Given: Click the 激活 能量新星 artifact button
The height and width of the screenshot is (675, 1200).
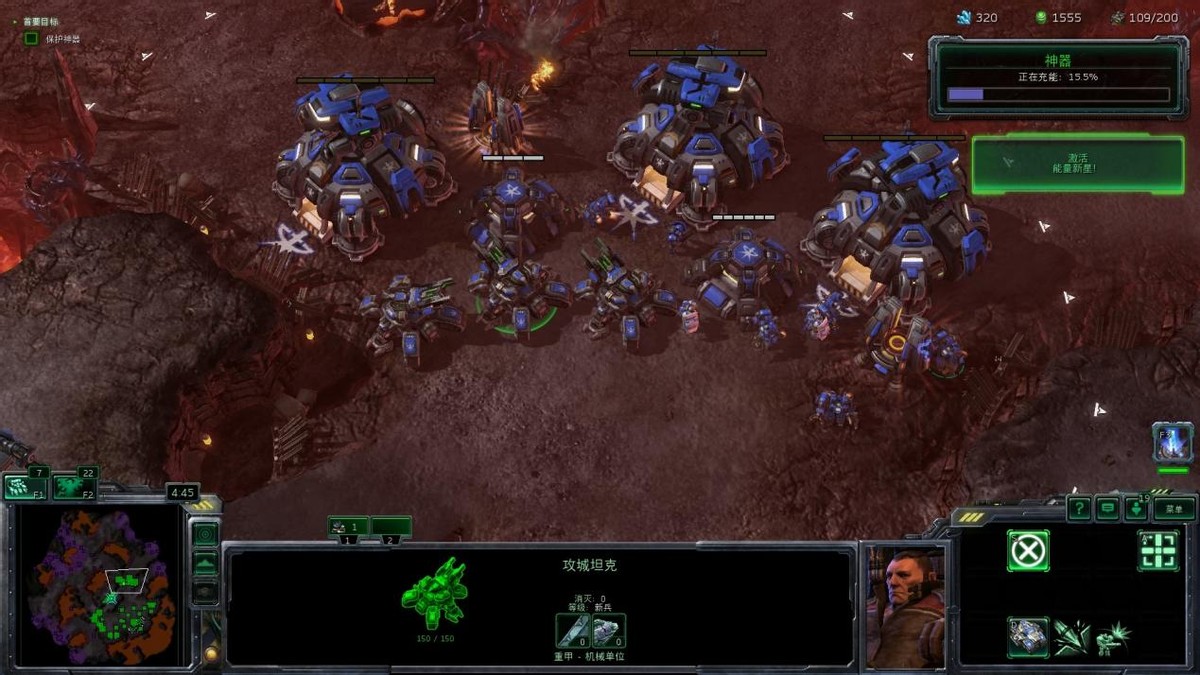Looking at the screenshot, I should 1078,165.
